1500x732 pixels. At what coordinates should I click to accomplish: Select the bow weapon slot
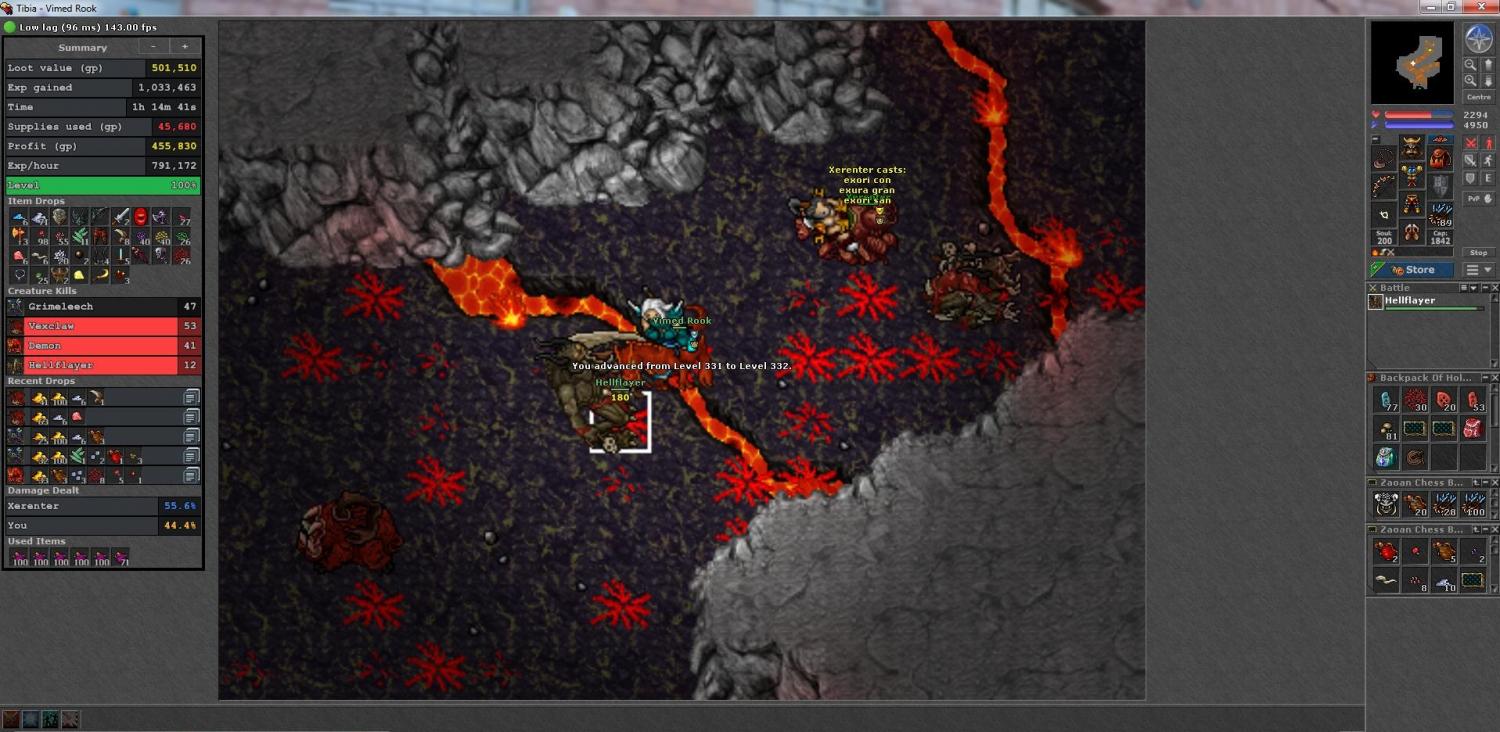tap(1384, 186)
